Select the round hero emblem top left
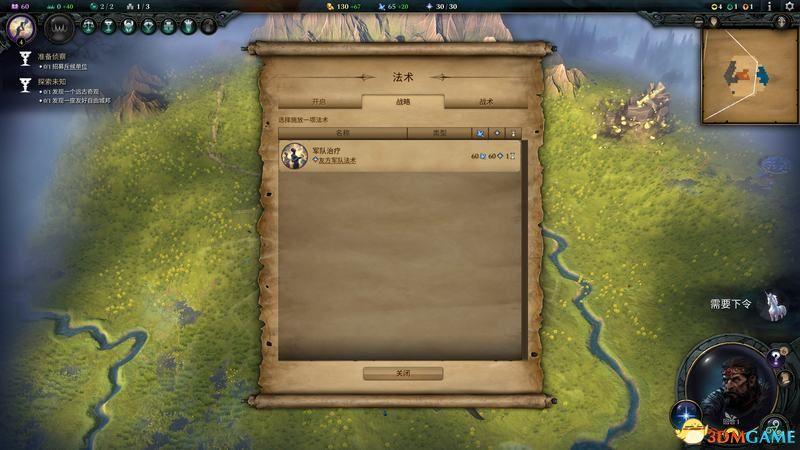This screenshot has height=450, width=800. point(20,28)
